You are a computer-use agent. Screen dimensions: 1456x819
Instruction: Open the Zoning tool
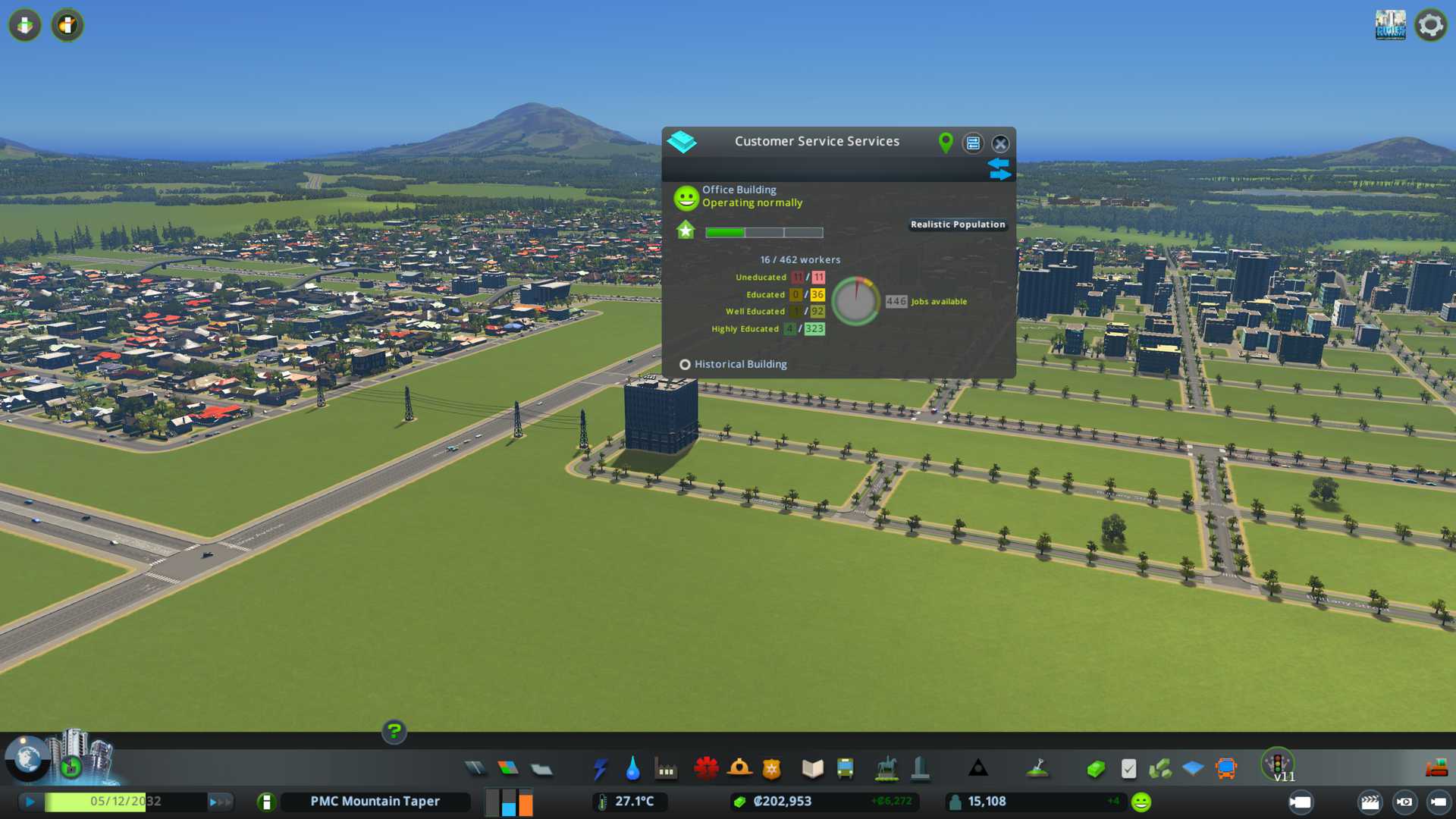click(x=508, y=769)
